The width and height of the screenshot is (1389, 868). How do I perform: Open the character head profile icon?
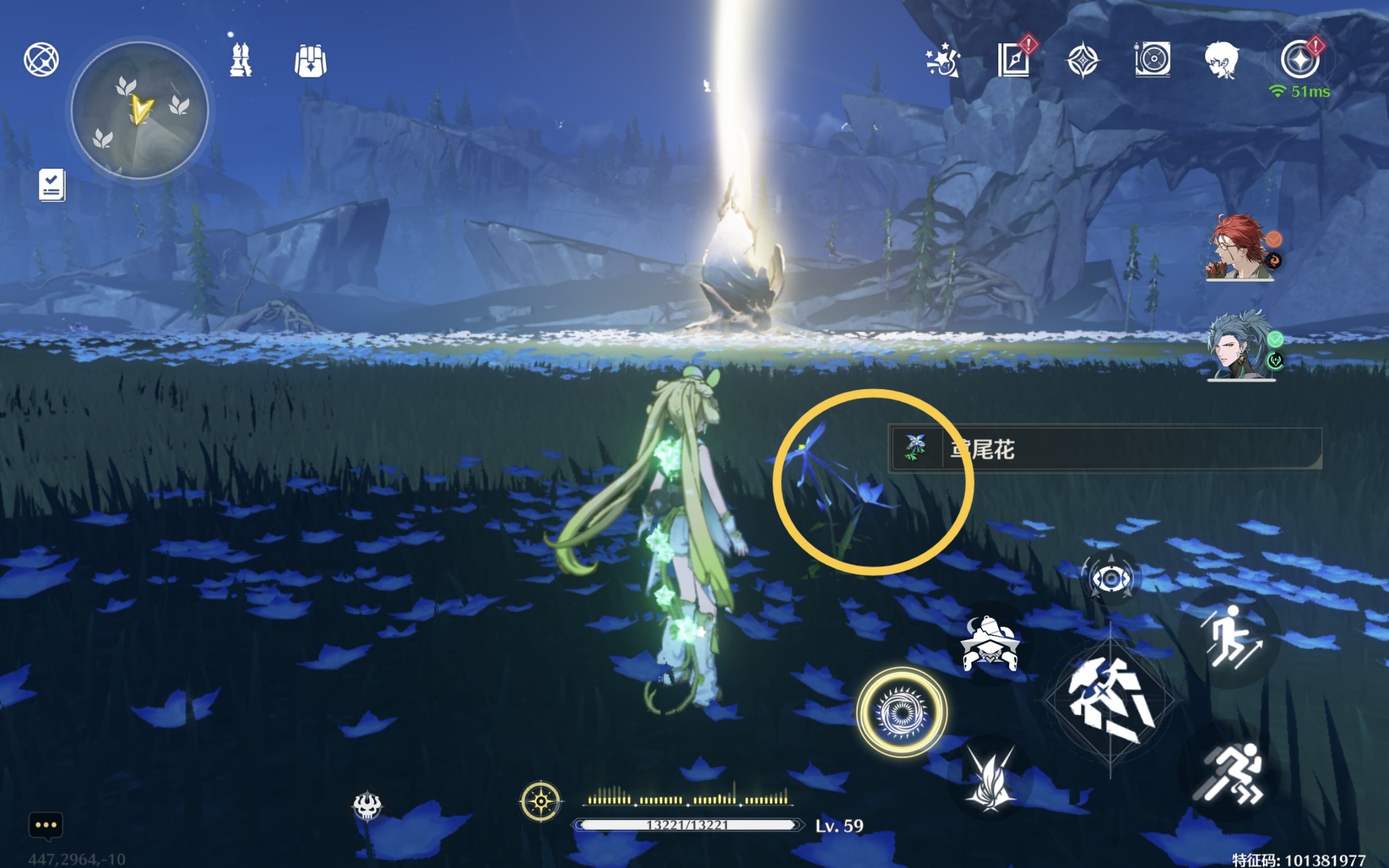tap(1221, 60)
